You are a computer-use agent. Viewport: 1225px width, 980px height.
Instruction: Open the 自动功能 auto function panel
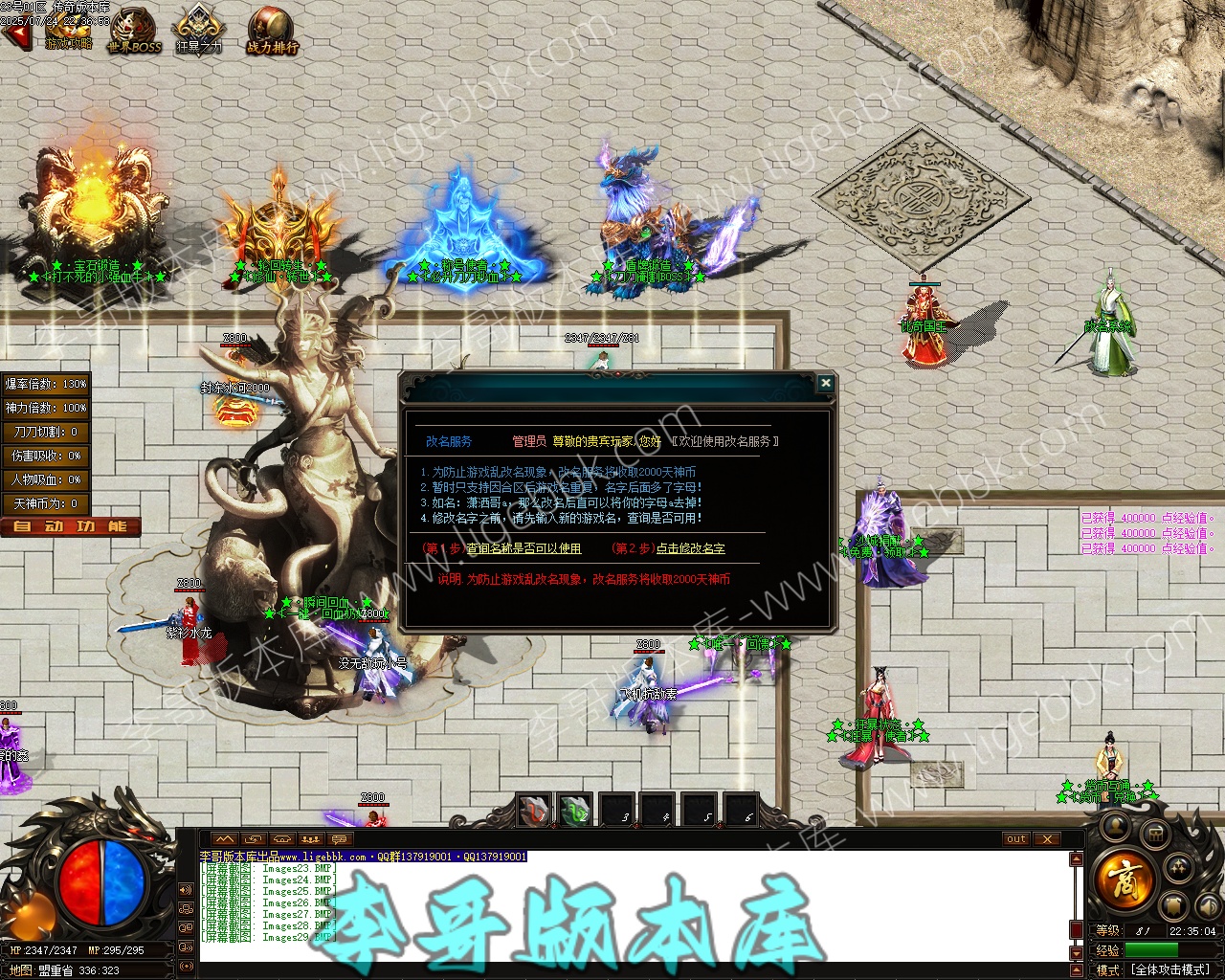[x=71, y=526]
